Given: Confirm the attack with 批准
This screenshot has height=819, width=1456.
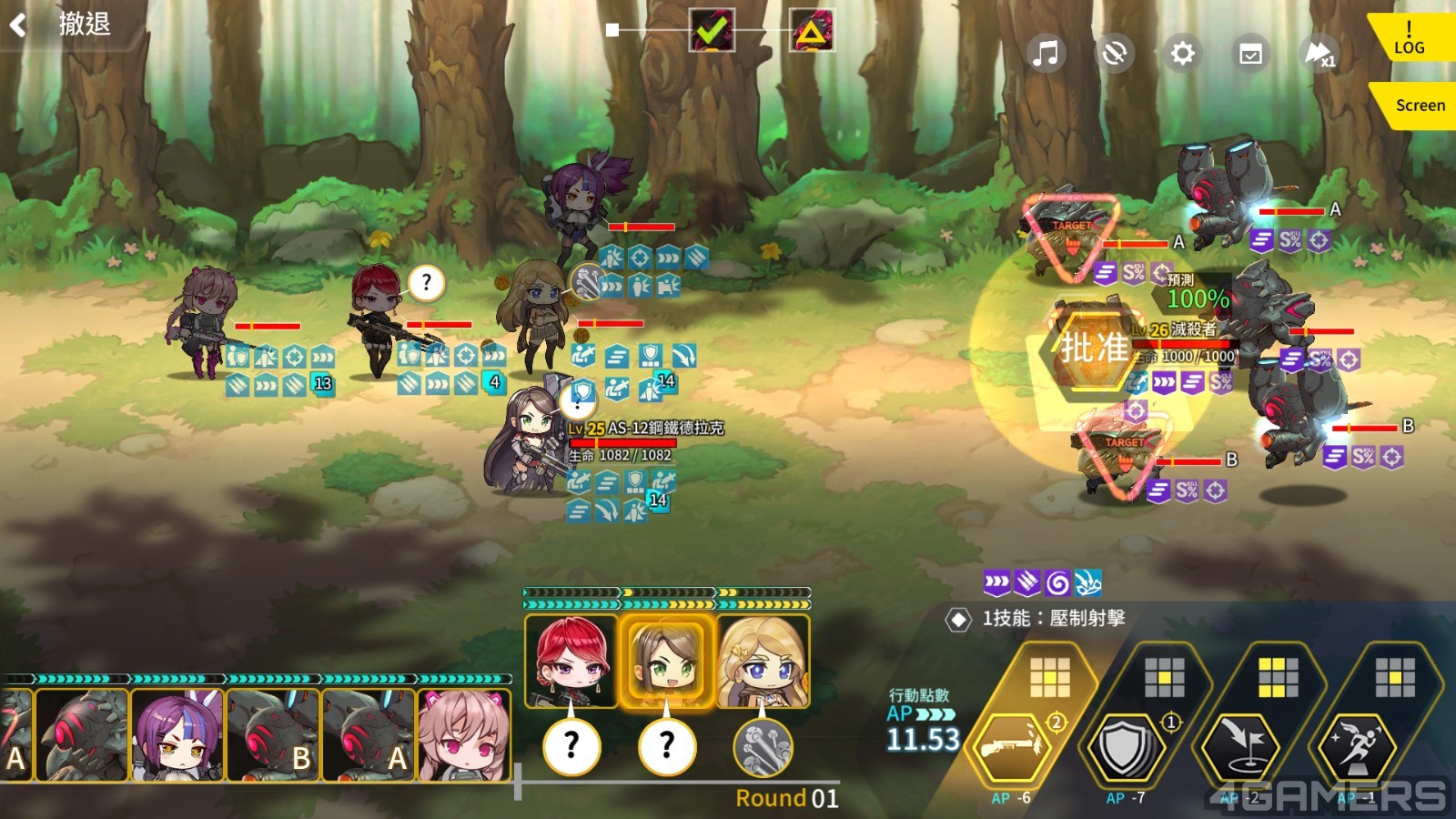Looking at the screenshot, I should [x=1093, y=349].
